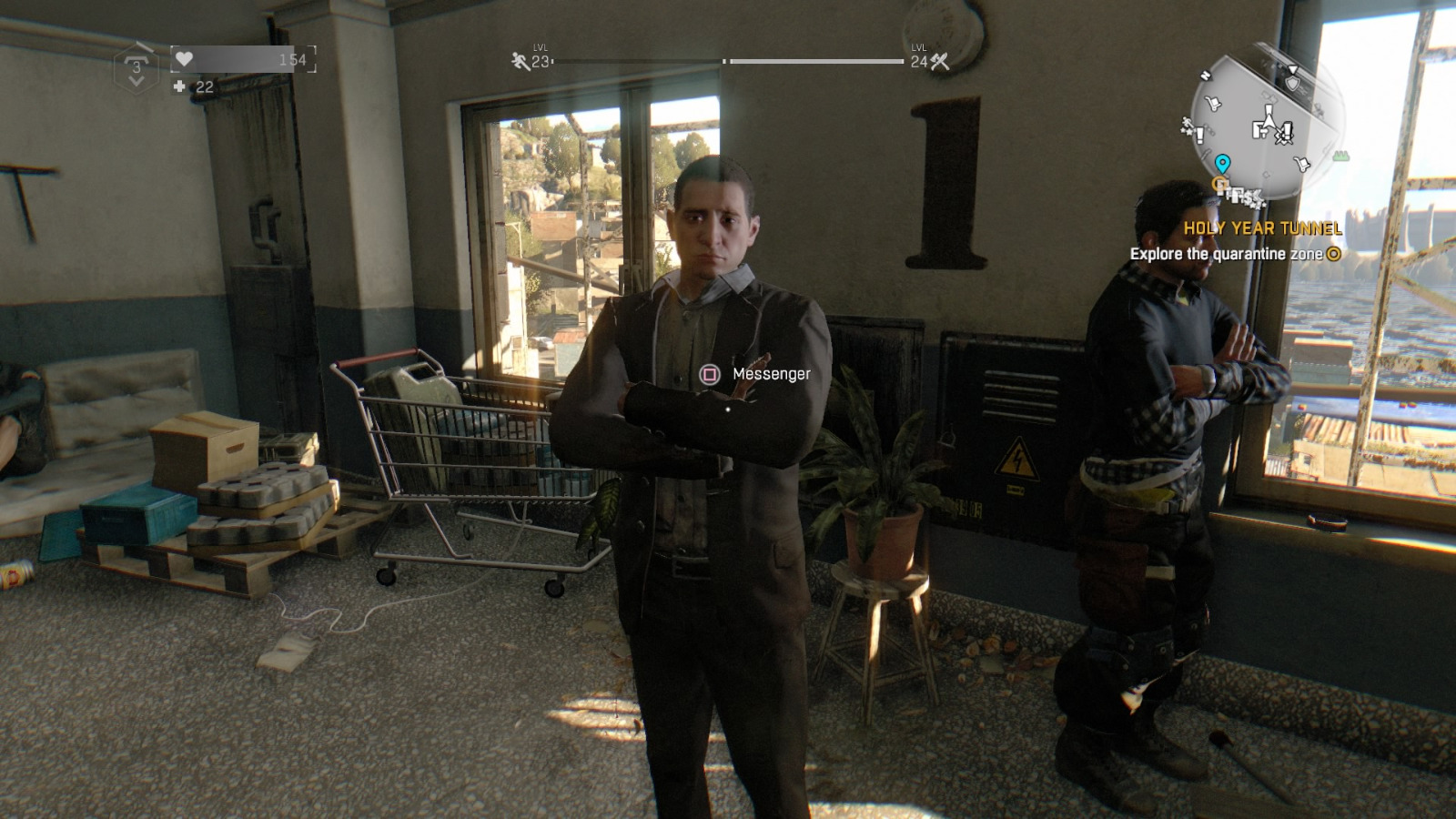Click the player arrow in the minimap center
This screenshot has width=1456, height=819.
pos(1269,118)
